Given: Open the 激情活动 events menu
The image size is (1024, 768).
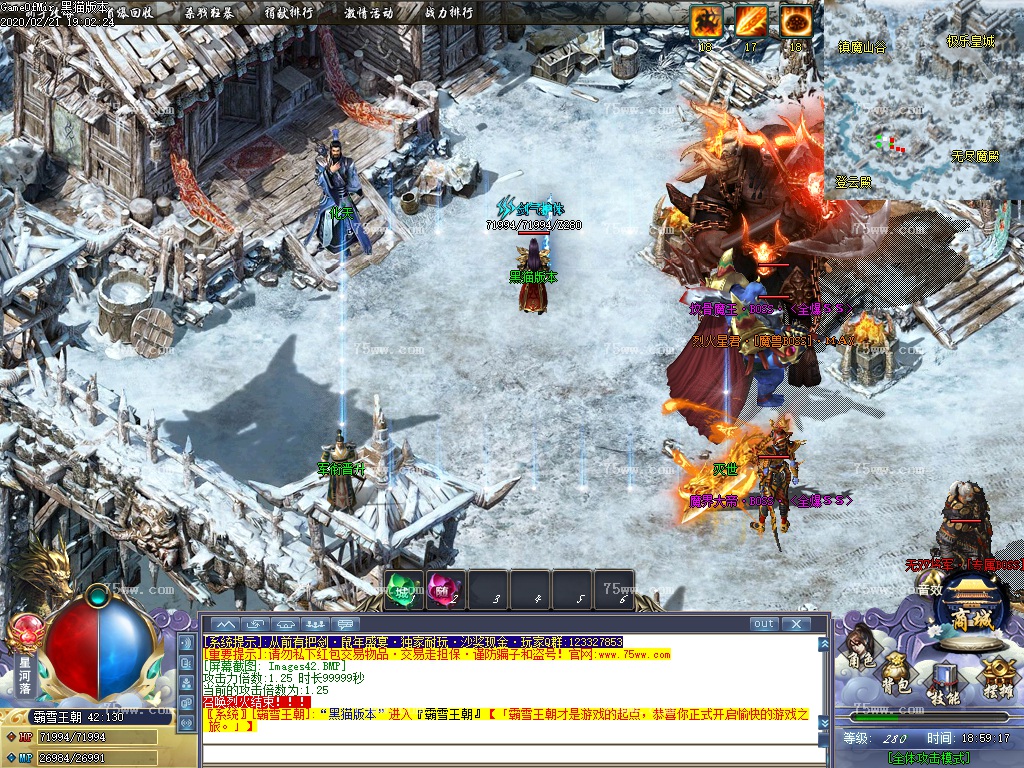Looking at the screenshot, I should click(368, 13).
